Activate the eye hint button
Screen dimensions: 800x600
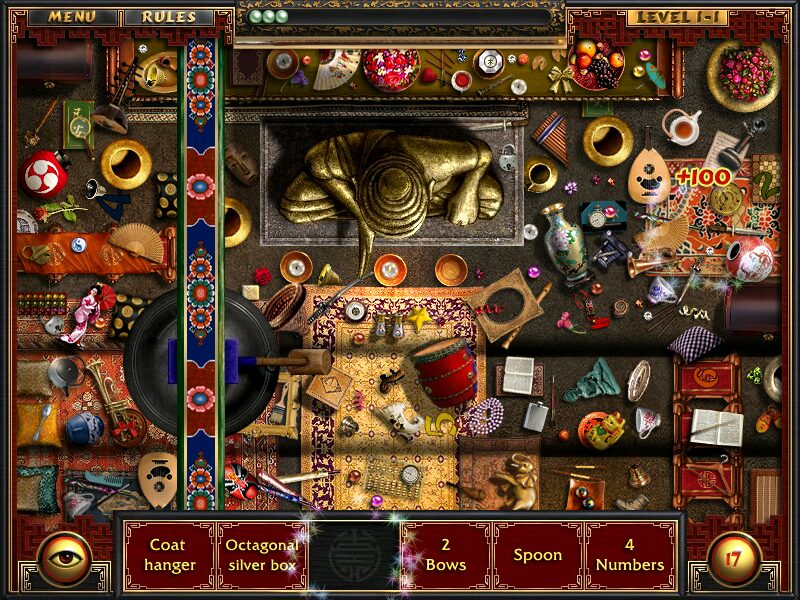(x=66, y=558)
